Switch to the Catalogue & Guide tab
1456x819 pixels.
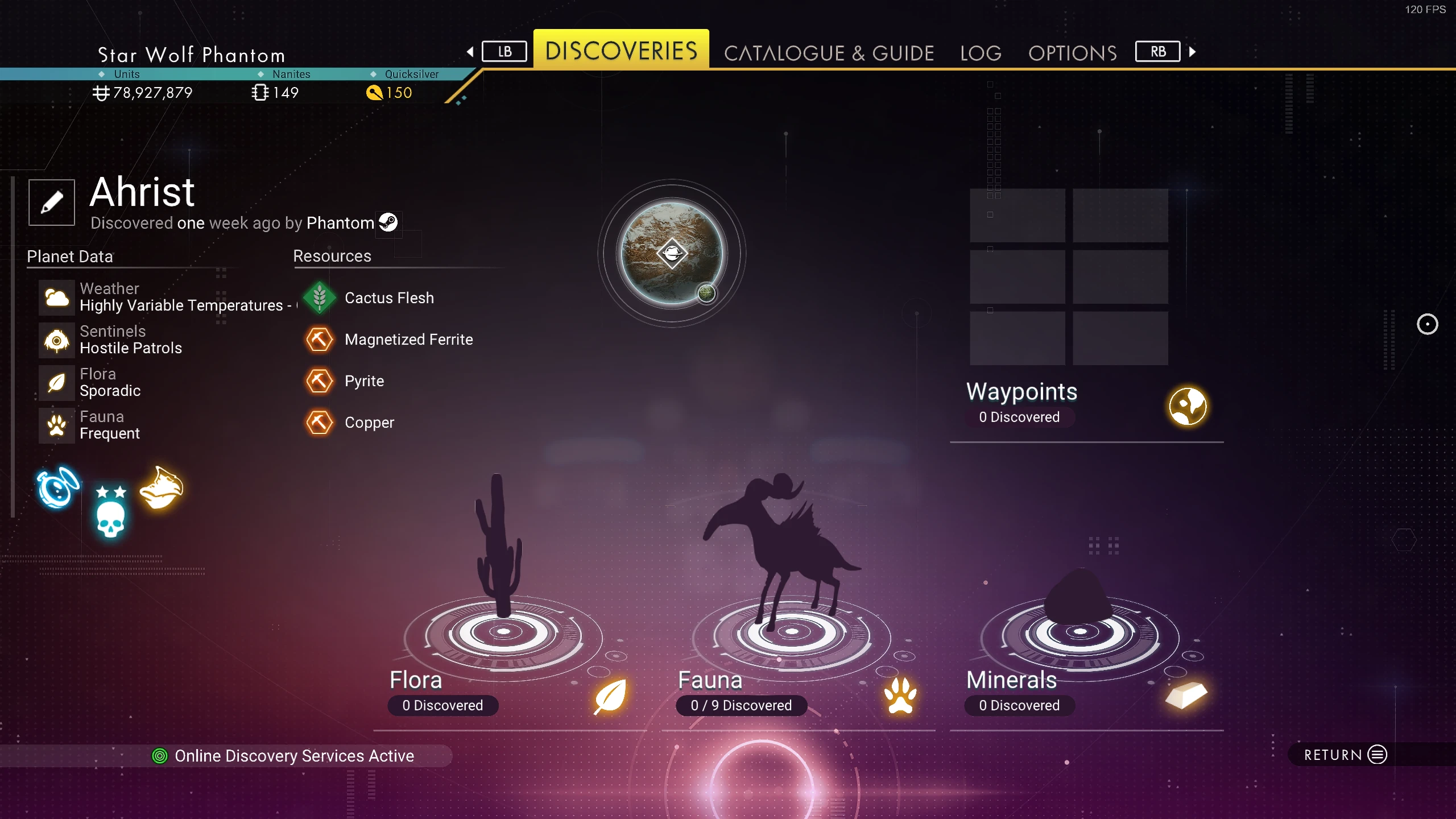pos(829,53)
